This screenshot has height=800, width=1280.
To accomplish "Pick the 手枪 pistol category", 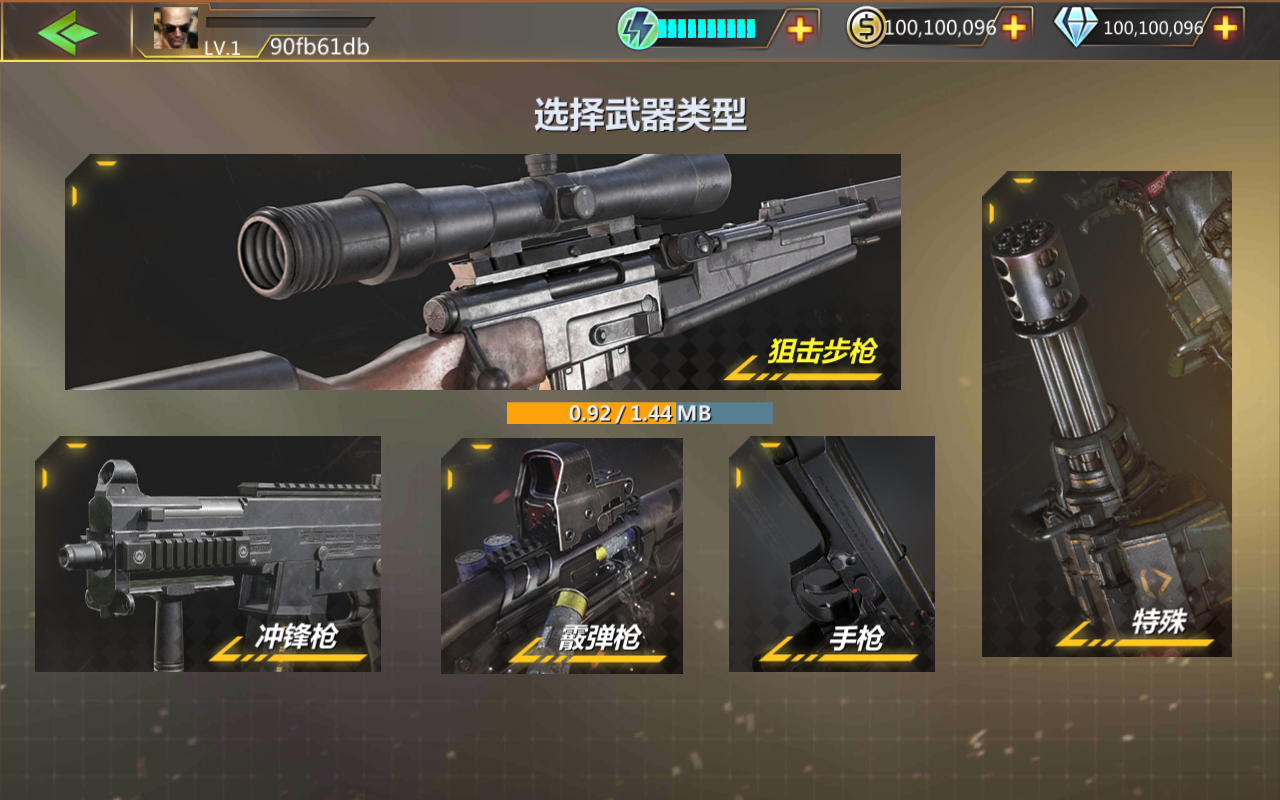I will [832, 554].
